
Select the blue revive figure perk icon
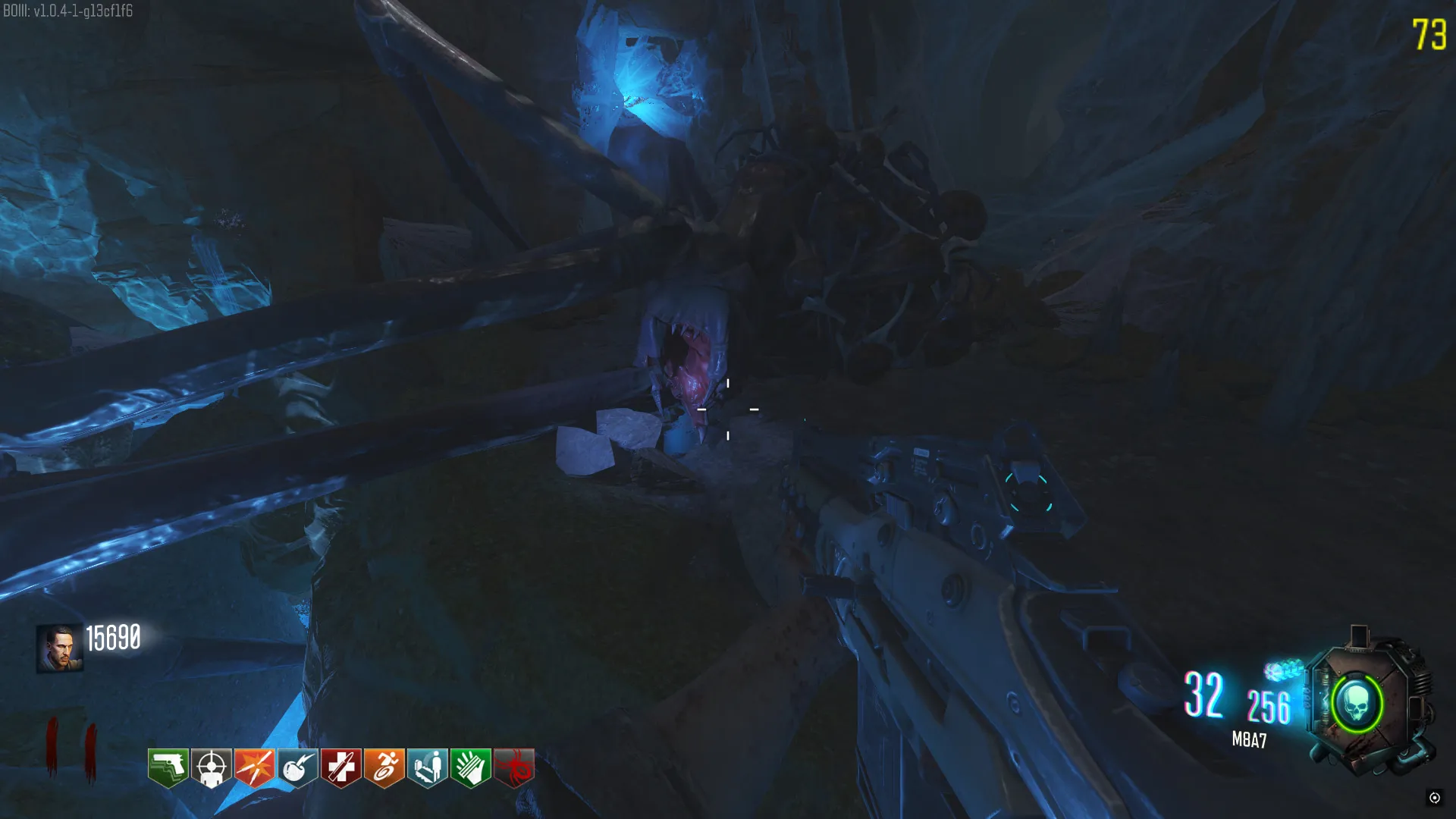(x=428, y=767)
